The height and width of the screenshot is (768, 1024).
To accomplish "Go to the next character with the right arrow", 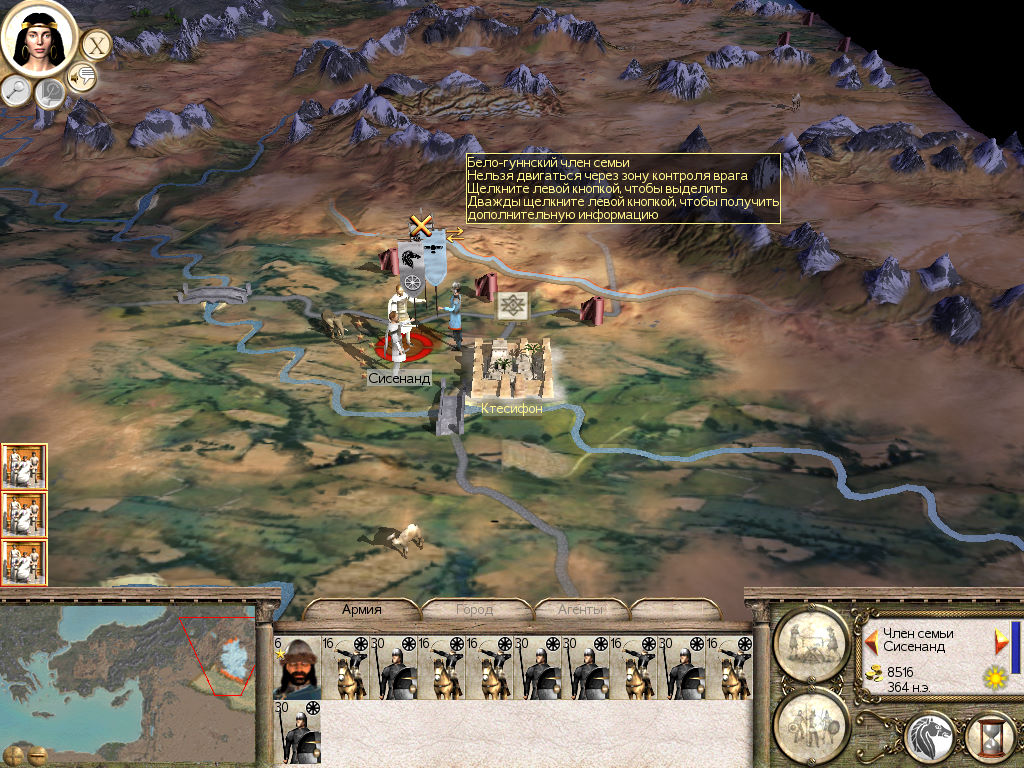I will click(x=1001, y=639).
